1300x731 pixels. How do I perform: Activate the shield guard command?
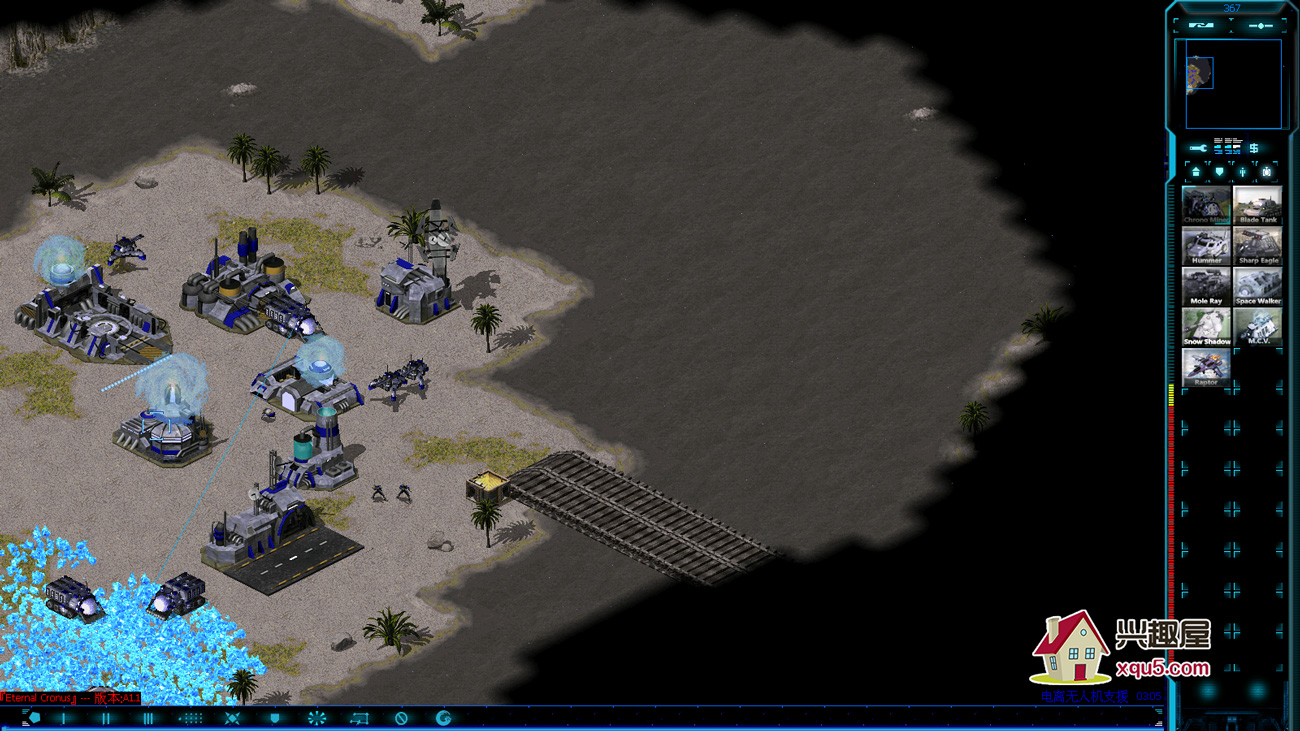(x=275, y=718)
